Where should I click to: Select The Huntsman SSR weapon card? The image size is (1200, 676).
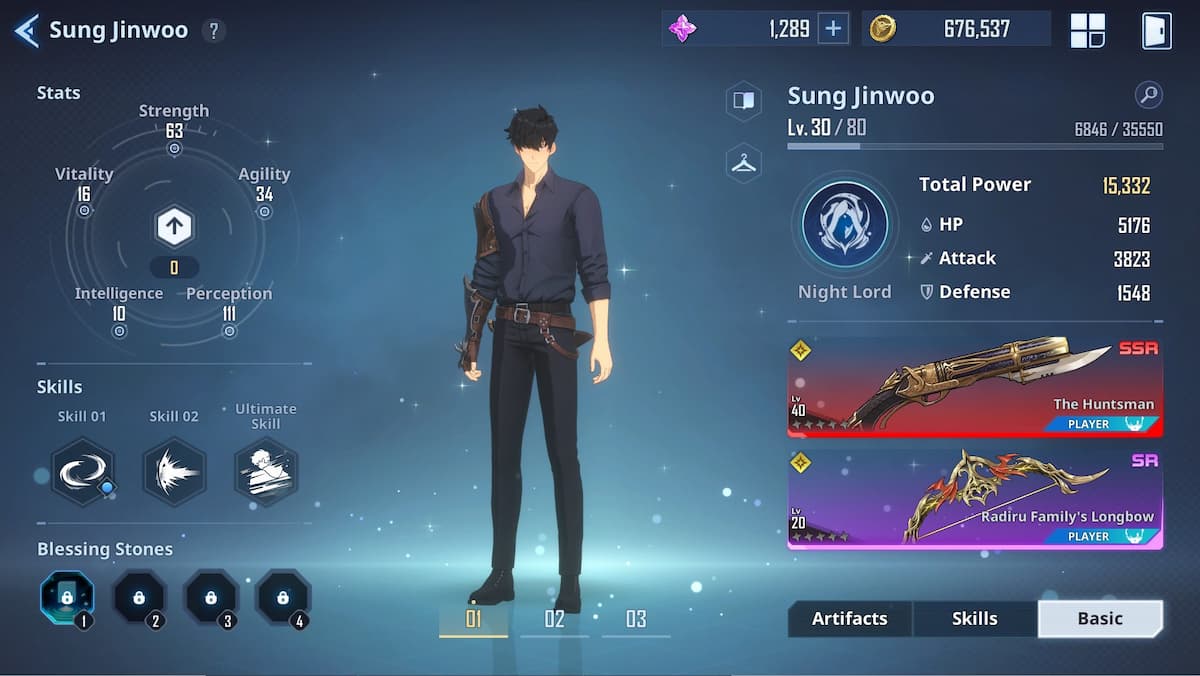[x=975, y=387]
